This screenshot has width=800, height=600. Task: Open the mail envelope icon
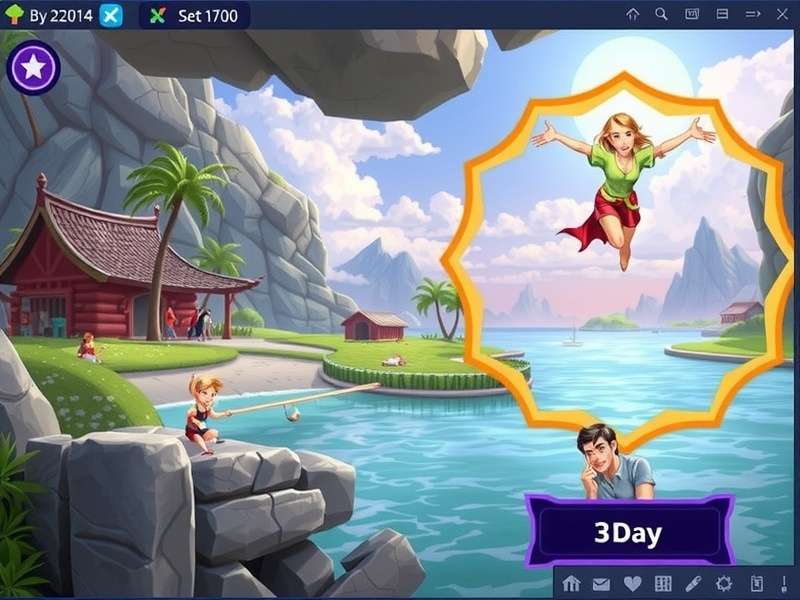coord(601,584)
